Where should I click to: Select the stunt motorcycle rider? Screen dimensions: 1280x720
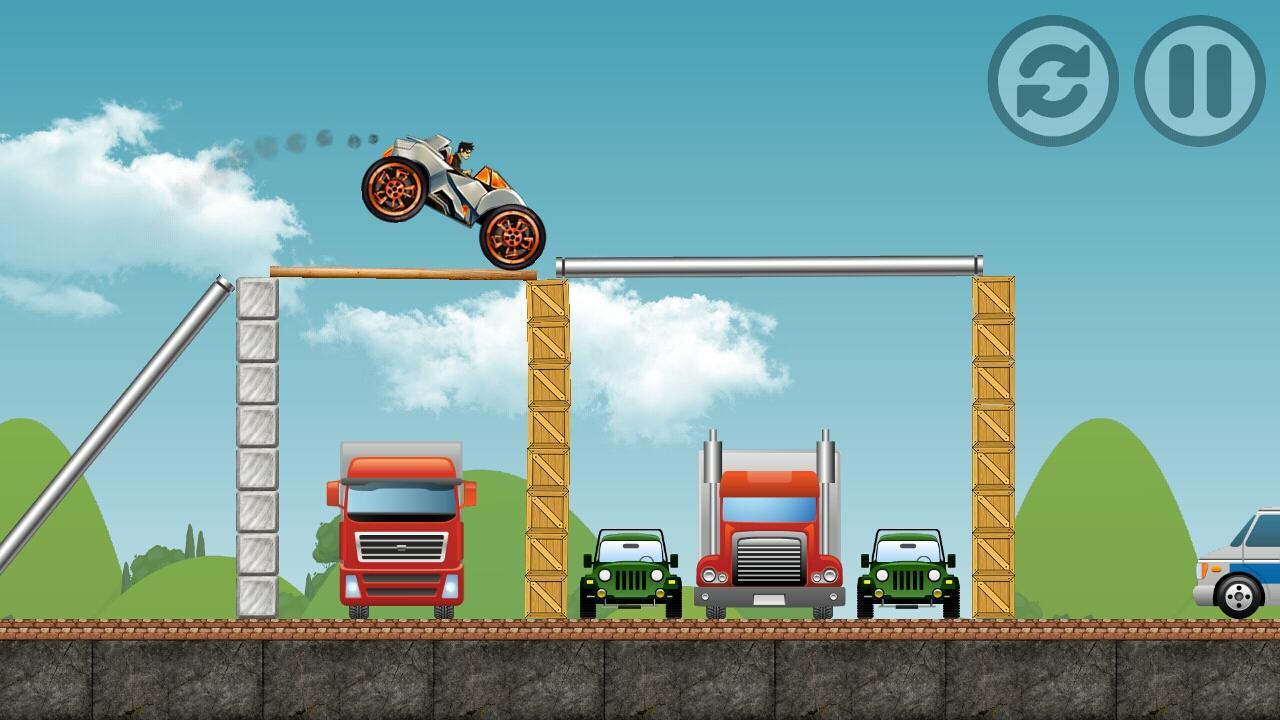[460, 155]
